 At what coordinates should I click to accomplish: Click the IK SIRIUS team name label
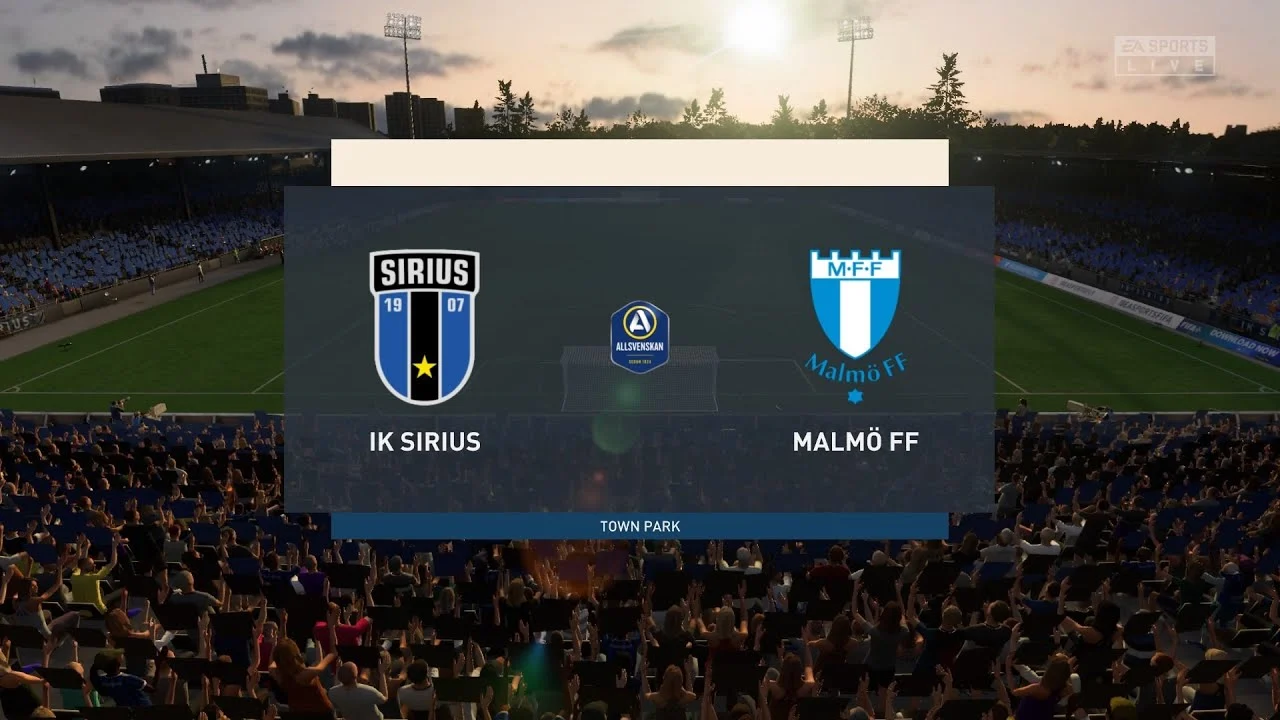(425, 440)
